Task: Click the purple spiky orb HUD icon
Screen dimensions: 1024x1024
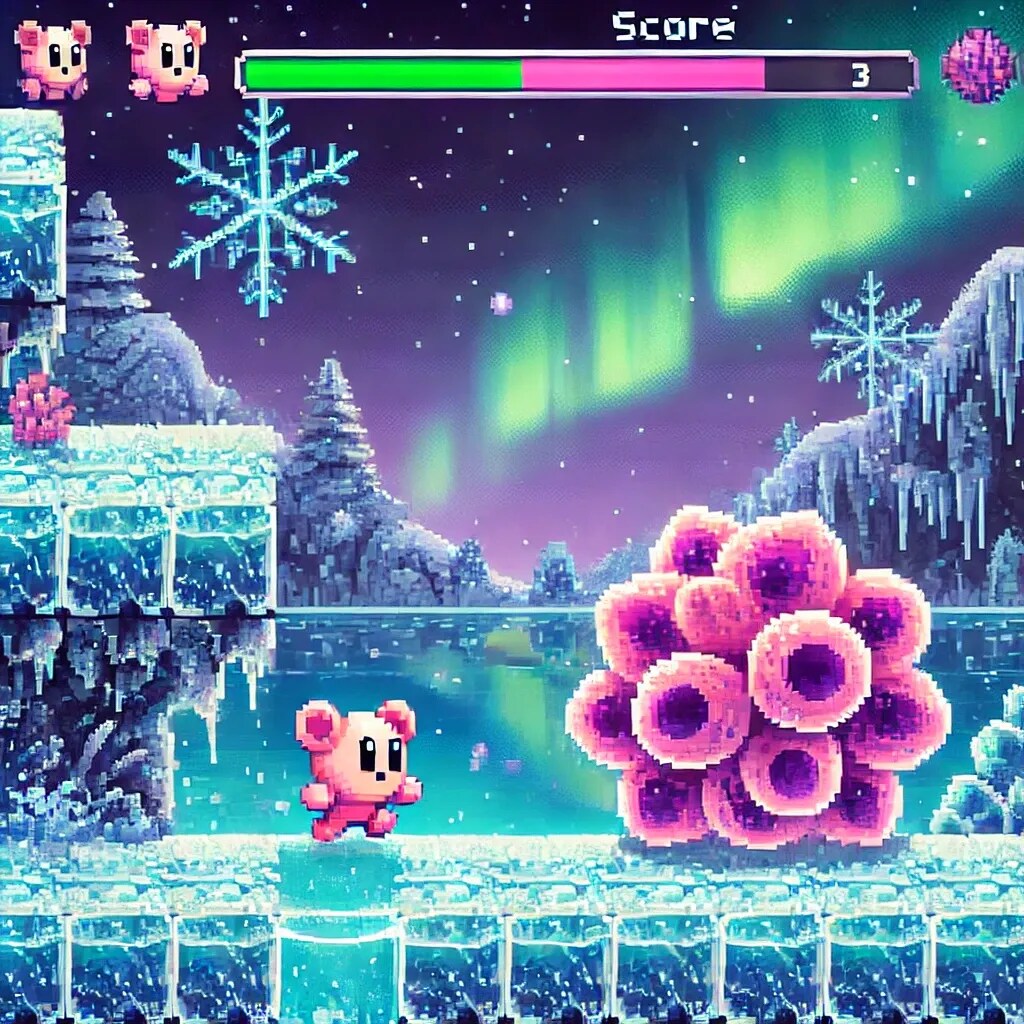Action: (977, 66)
